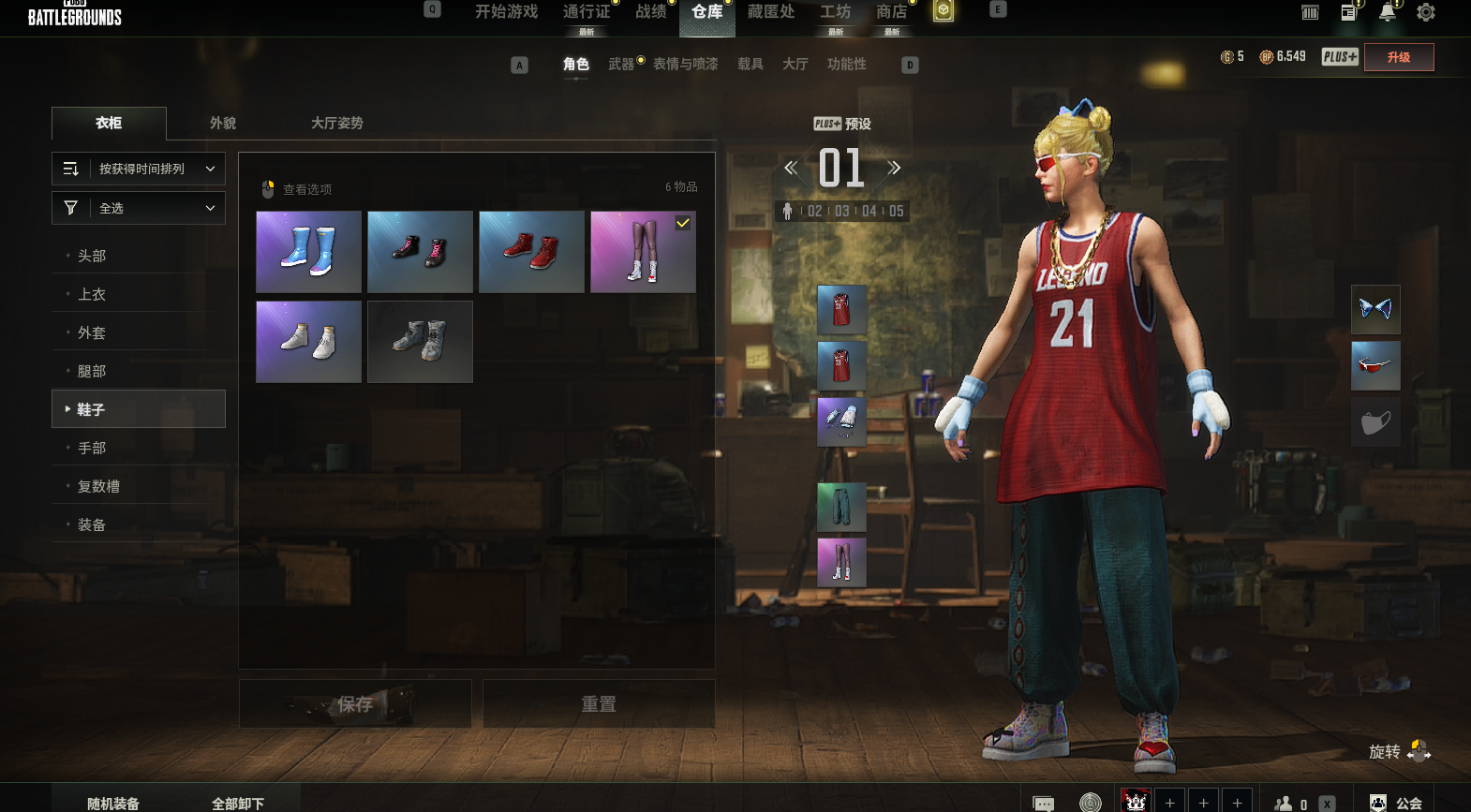Click the 升级 (Upgrade) button
The image size is (1471, 812).
point(1399,57)
